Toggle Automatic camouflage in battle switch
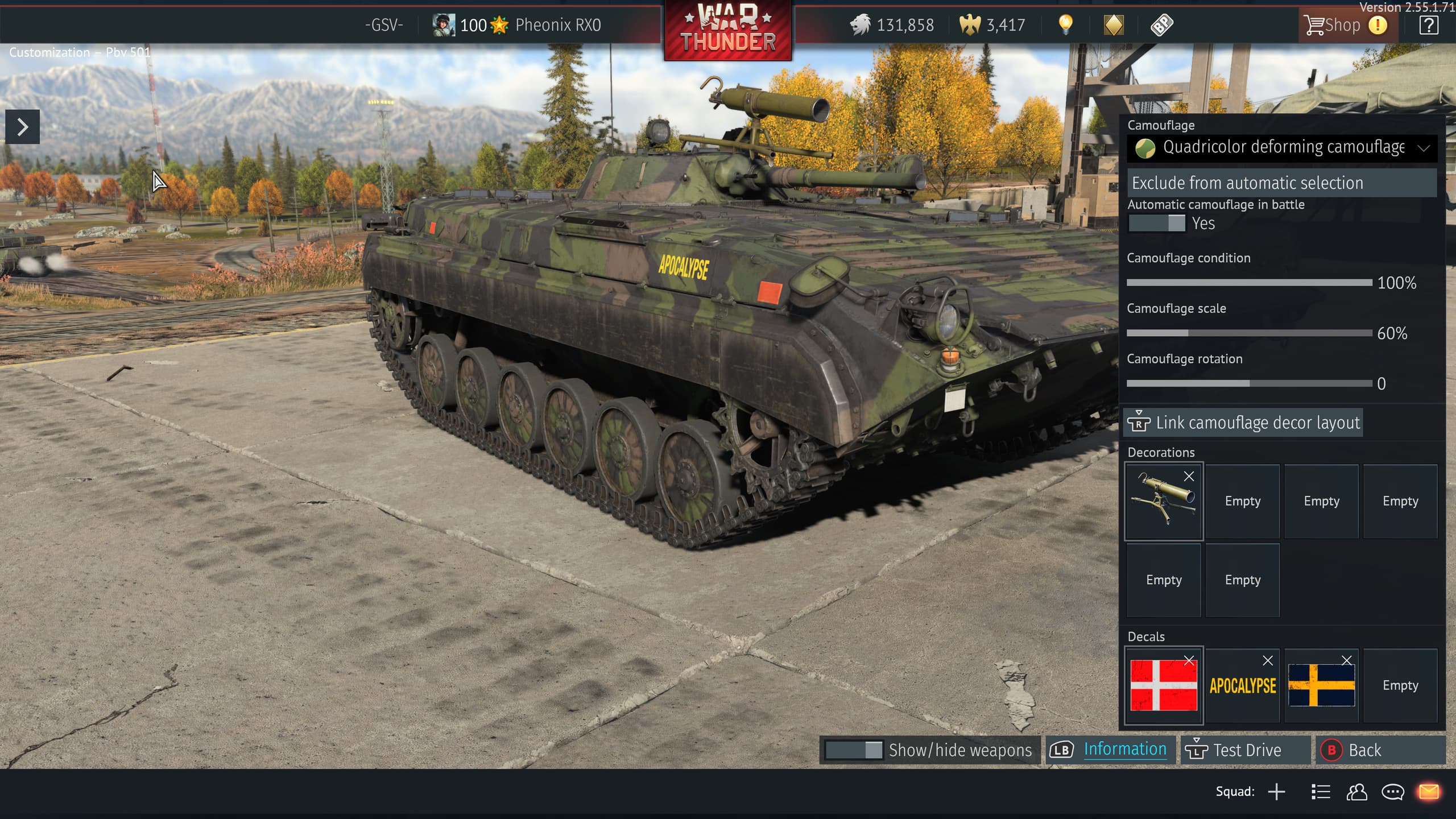This screenshot has height=819, width=1456. coord(1156,224)
